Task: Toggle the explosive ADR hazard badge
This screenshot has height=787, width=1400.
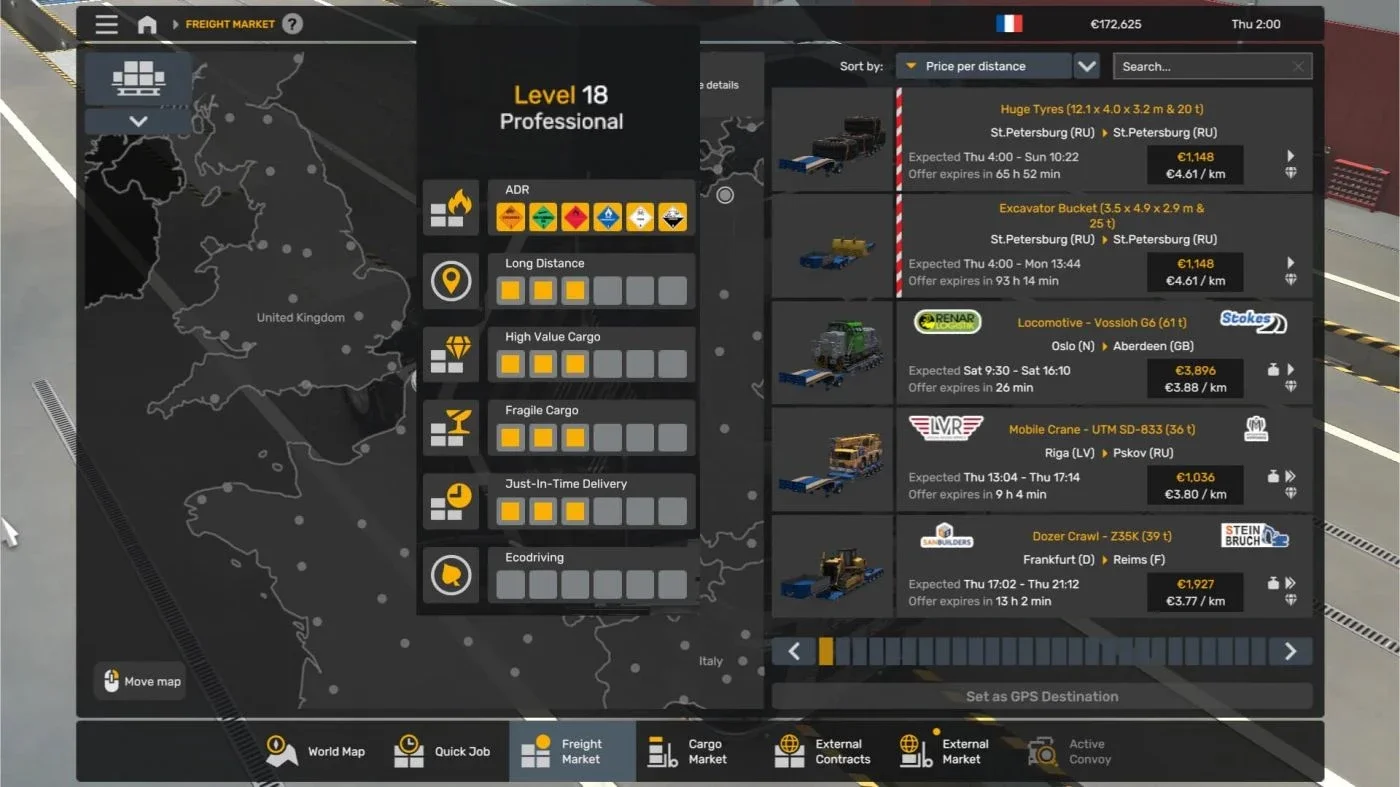Action: 509,216
